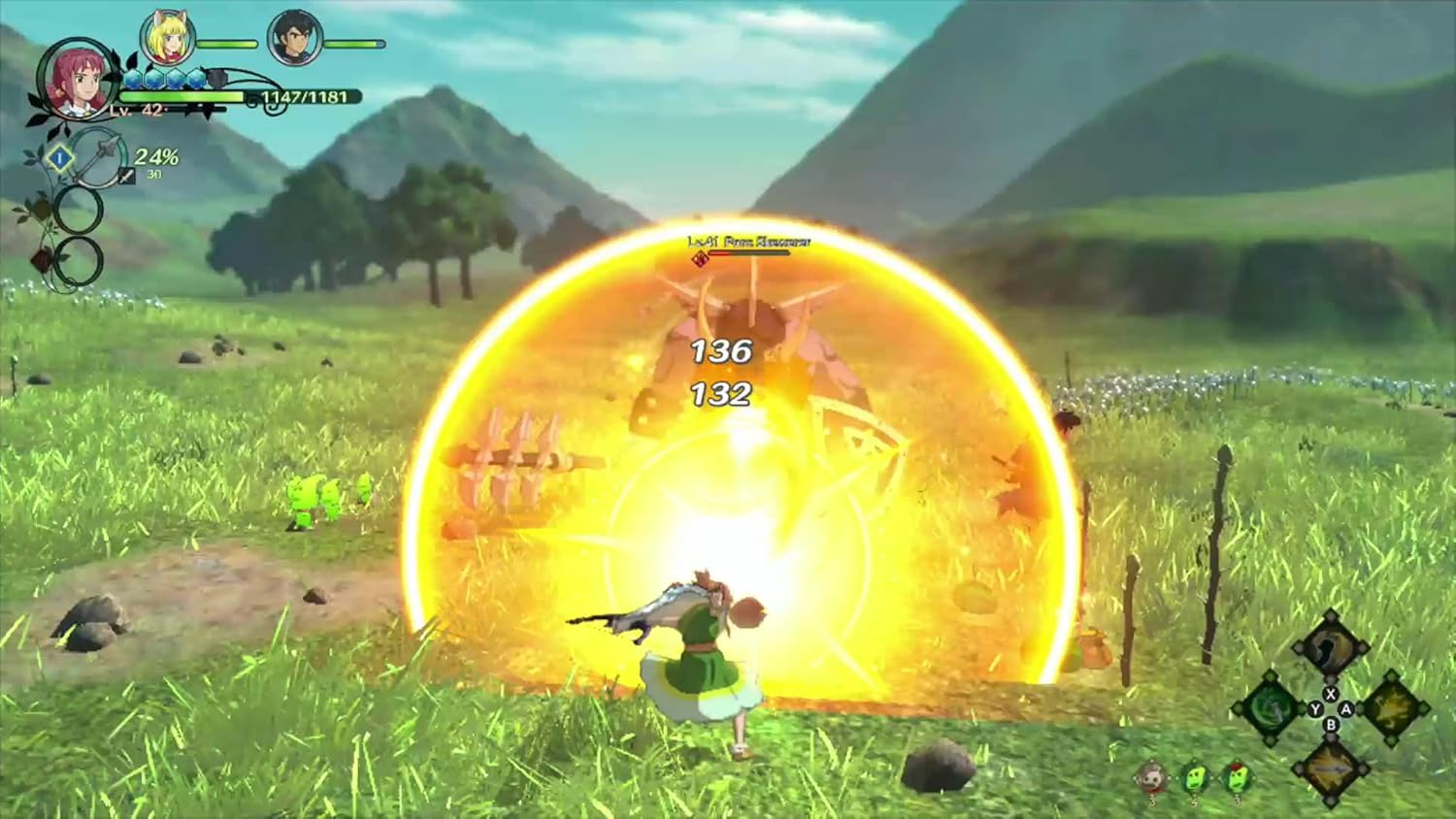The image size is (1456, 819).
Task: Click the green HP bar showing 1147/1181
Action: coord(182,95)
